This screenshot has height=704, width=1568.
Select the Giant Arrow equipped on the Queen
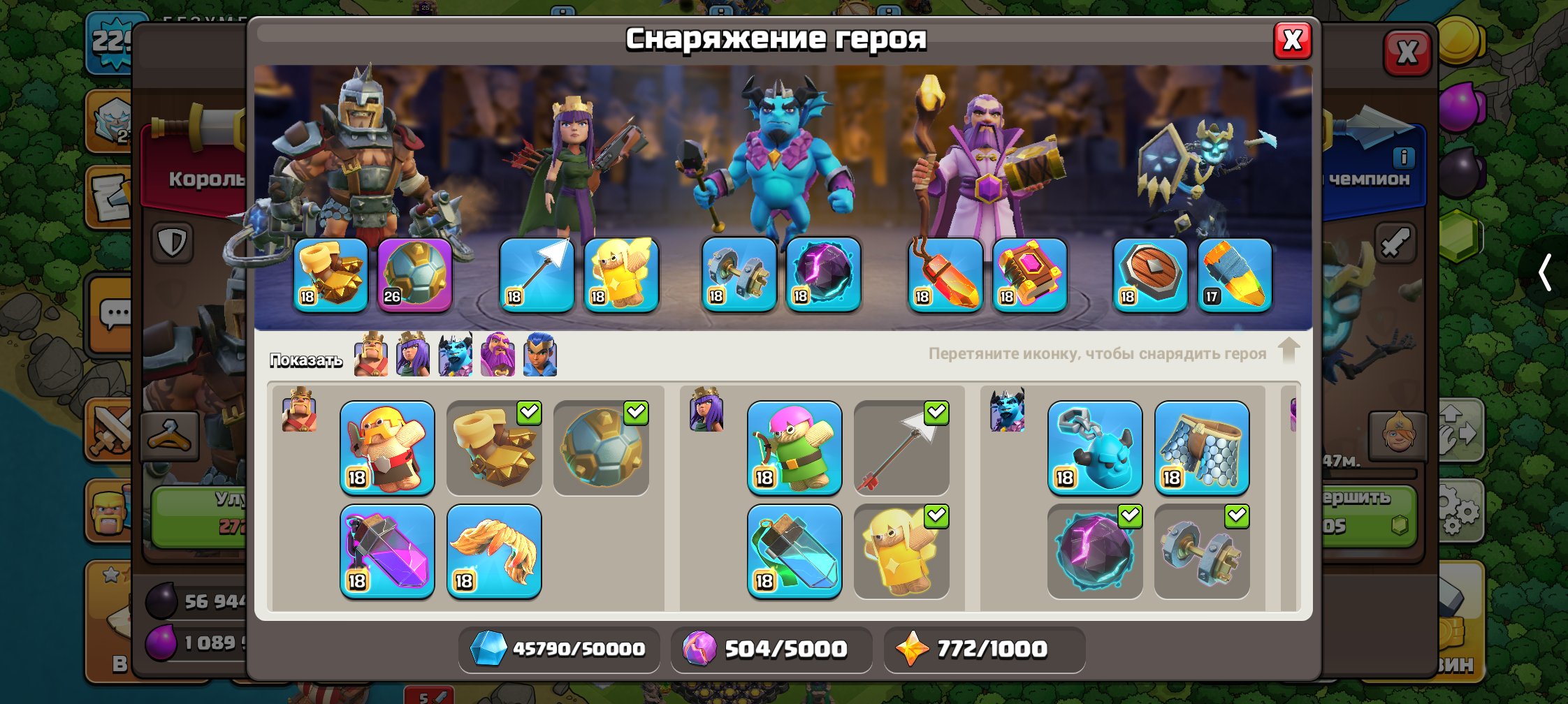coord(537,274)
